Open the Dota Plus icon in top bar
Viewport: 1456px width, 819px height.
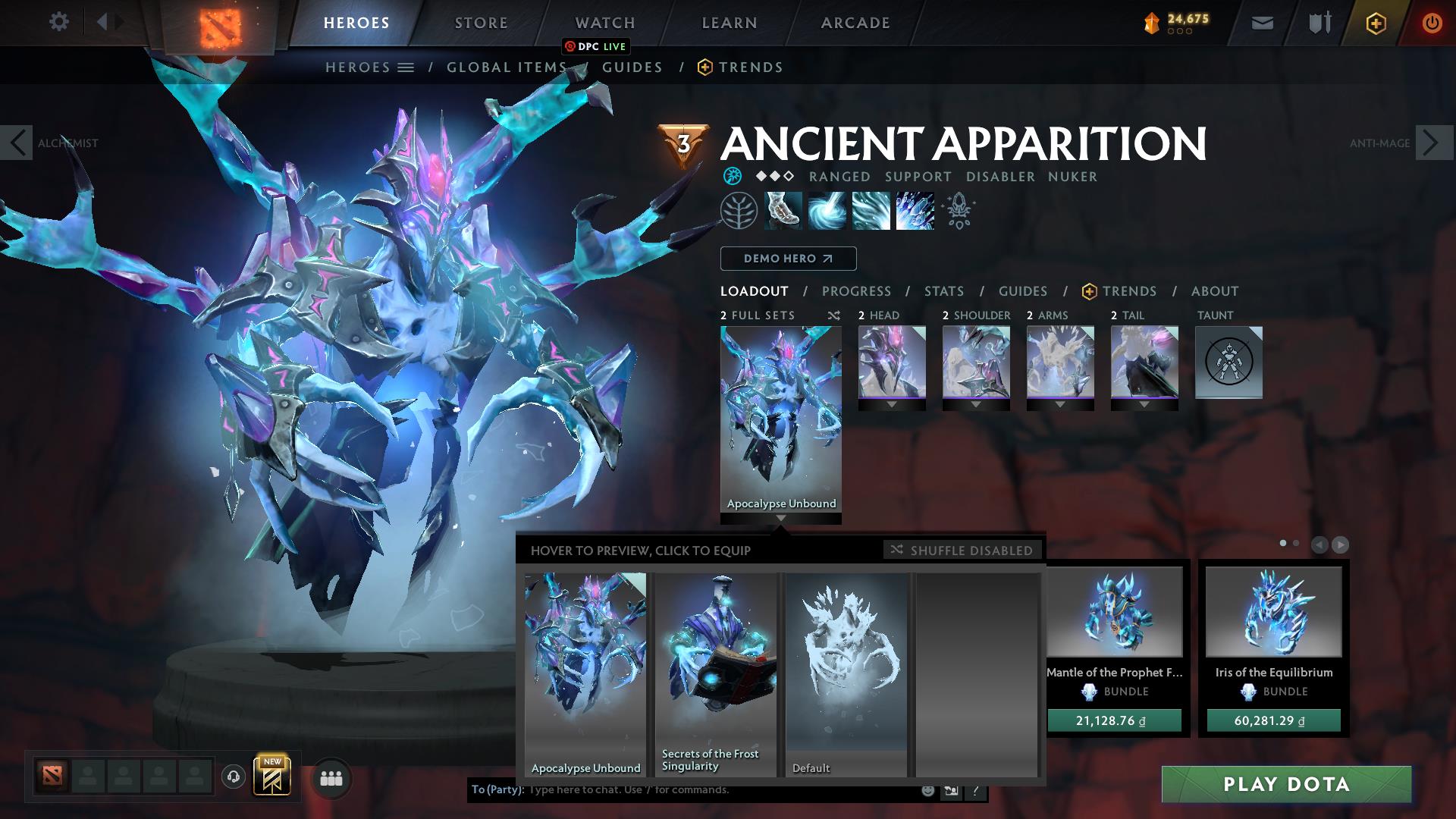[x=1377, y=23]
